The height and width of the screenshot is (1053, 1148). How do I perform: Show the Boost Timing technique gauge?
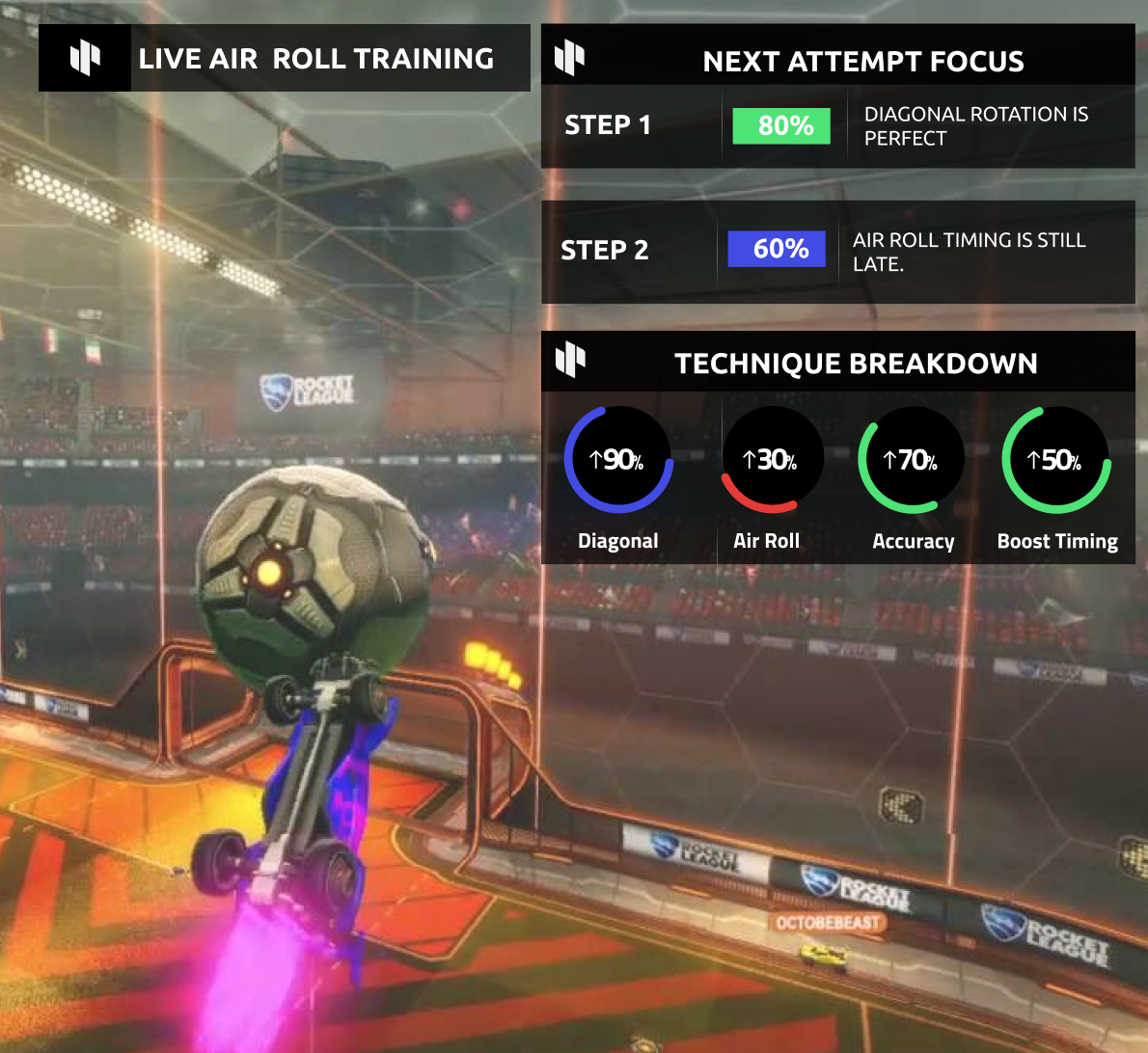[1055, 460]
